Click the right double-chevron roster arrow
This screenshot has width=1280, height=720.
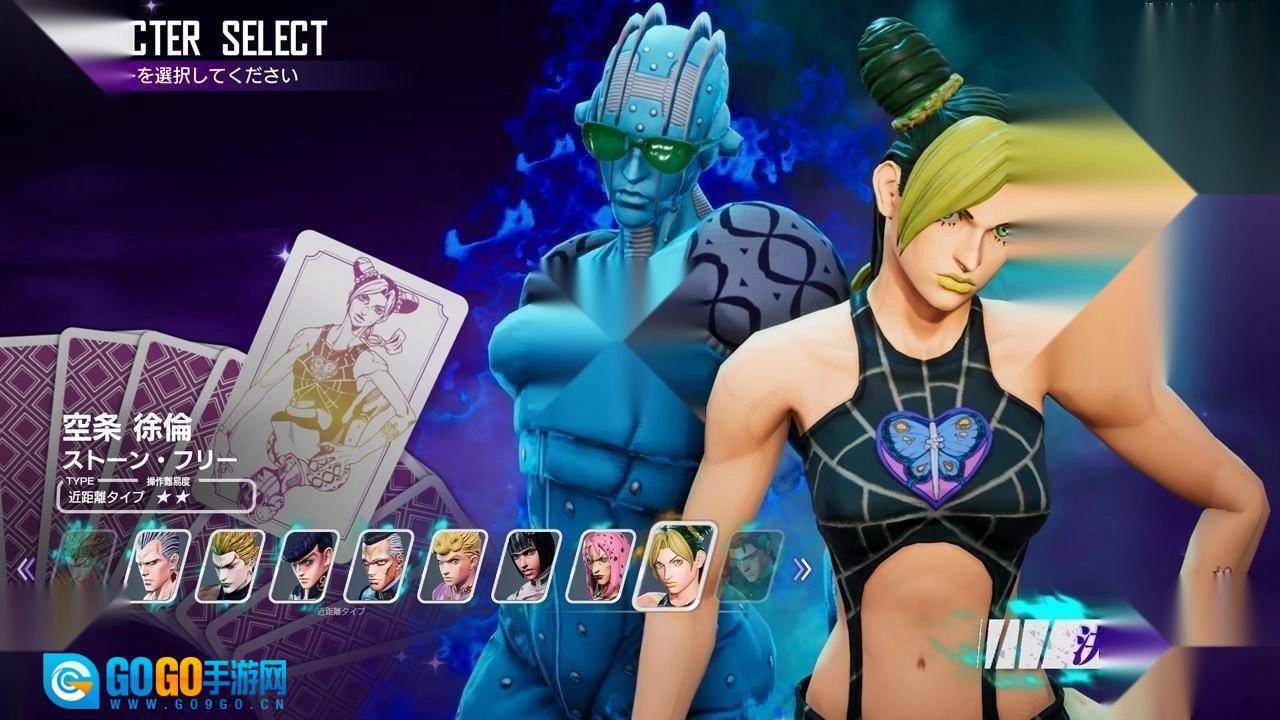click(802, 569)
